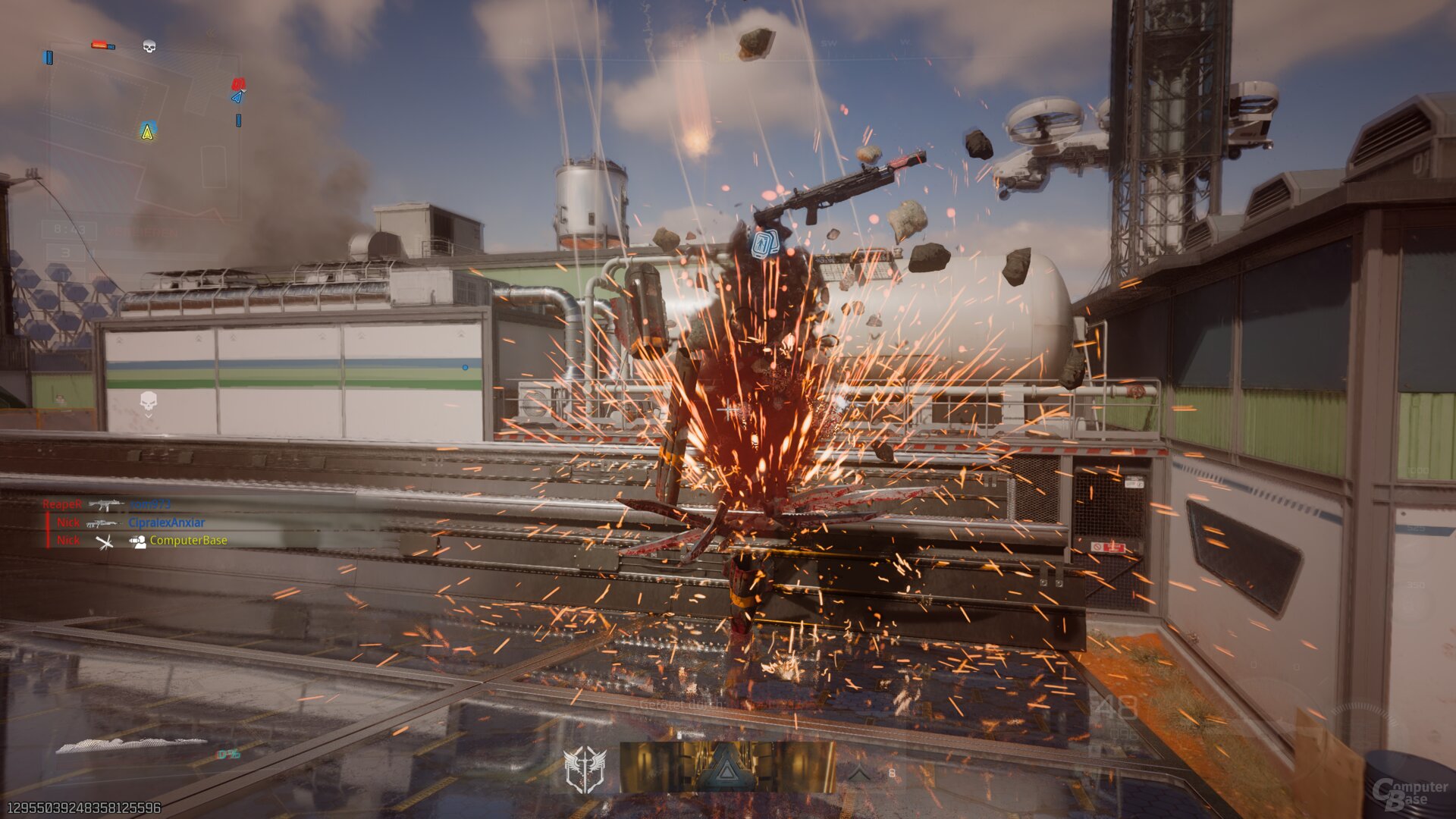Click the blue teammate arrow on the minimap
Viewport: 1456px width, 819px height.
[x=237, y=97]
